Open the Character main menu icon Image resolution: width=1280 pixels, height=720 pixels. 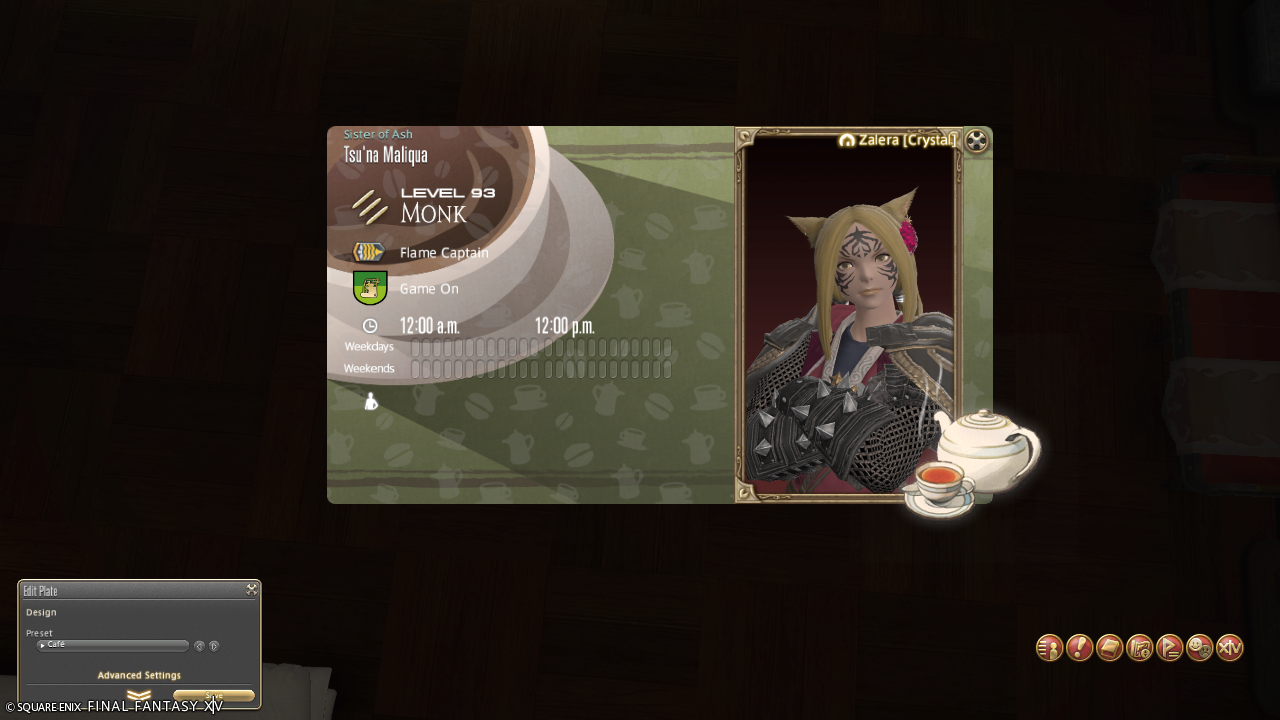click(1049, 648)
